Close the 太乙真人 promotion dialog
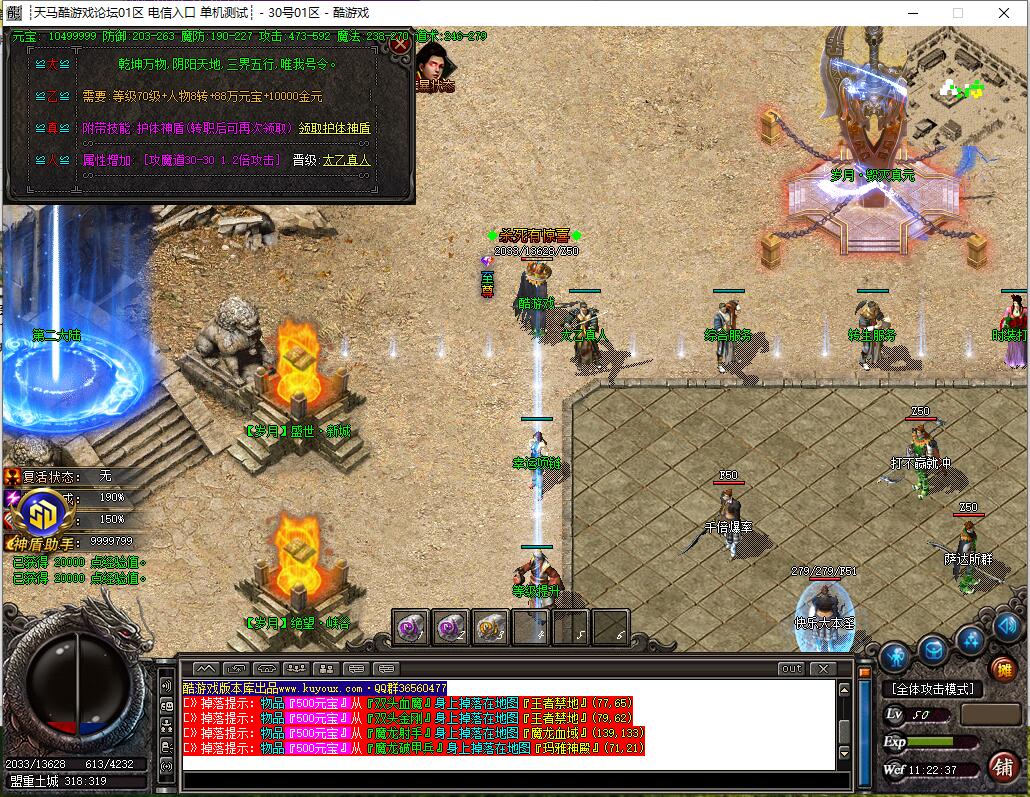The width and height of the screenshot is (1030, 797). pos(400,44)
